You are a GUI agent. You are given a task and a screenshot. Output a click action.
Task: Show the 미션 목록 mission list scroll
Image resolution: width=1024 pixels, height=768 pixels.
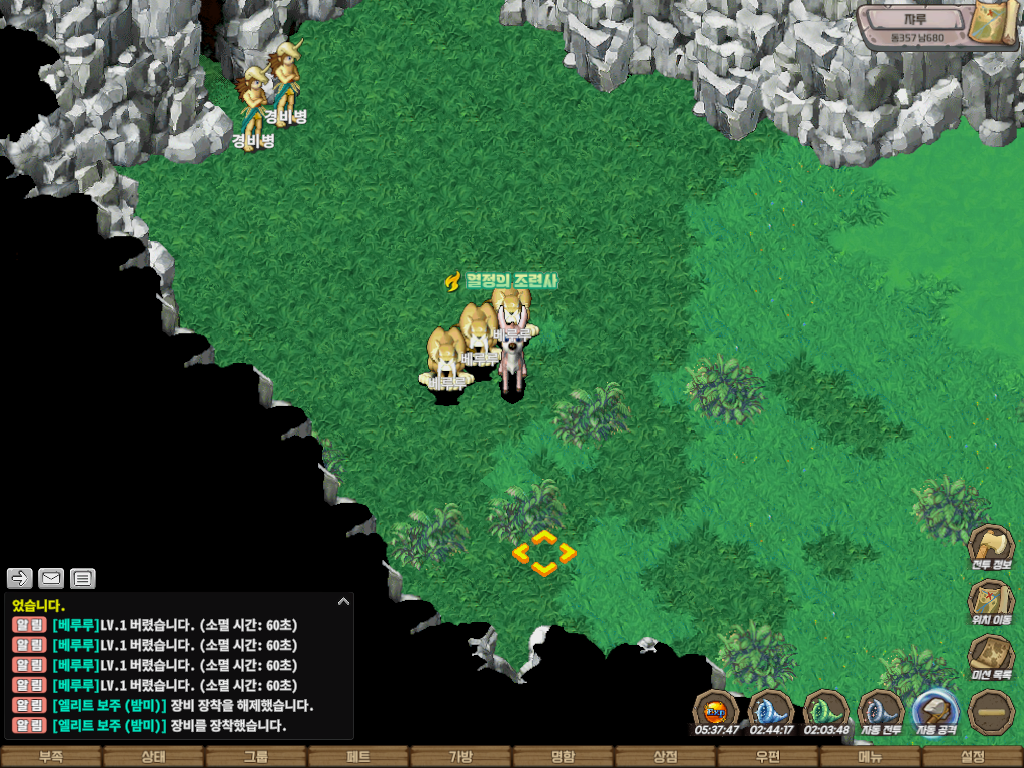tap(990, 655)
